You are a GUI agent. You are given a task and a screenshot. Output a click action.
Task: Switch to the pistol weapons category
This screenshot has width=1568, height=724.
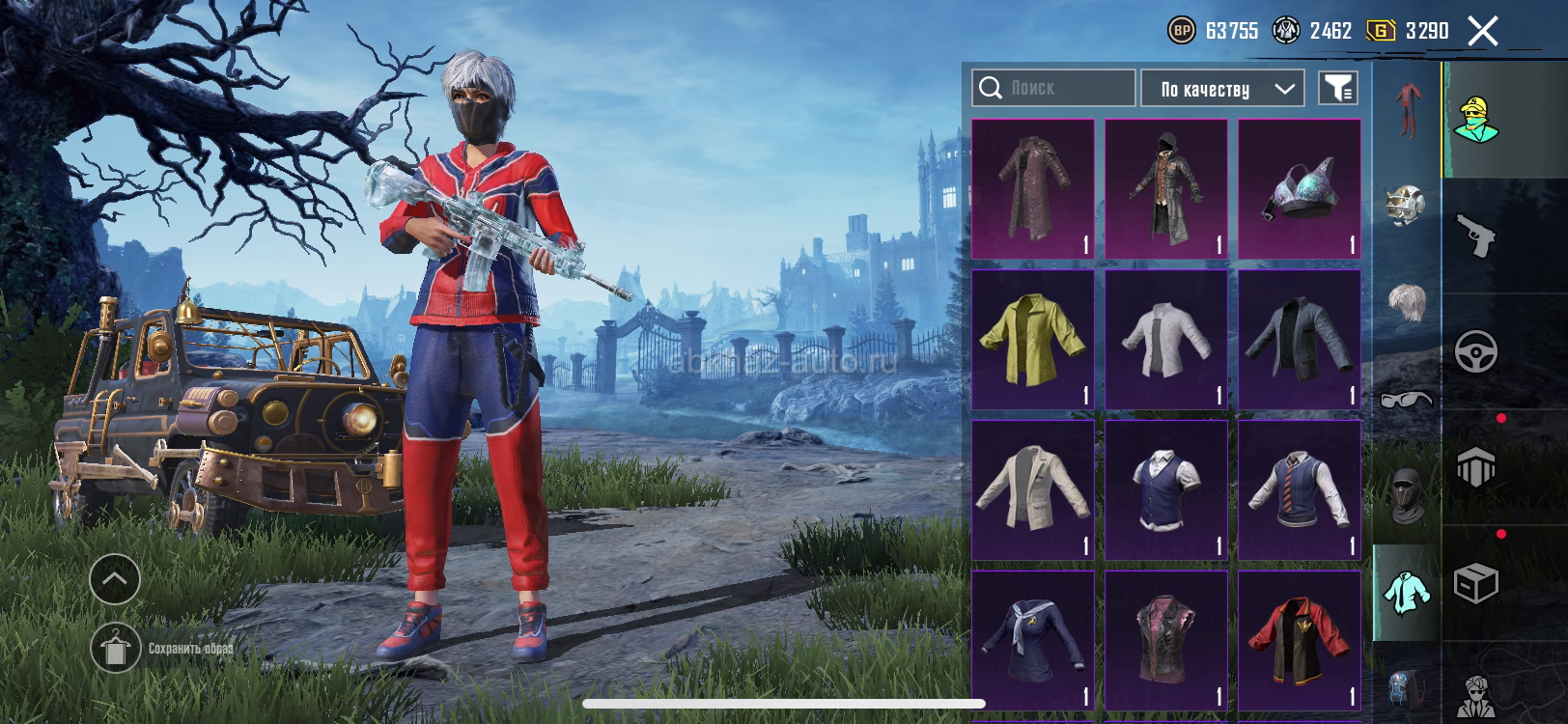point(1476,236)
